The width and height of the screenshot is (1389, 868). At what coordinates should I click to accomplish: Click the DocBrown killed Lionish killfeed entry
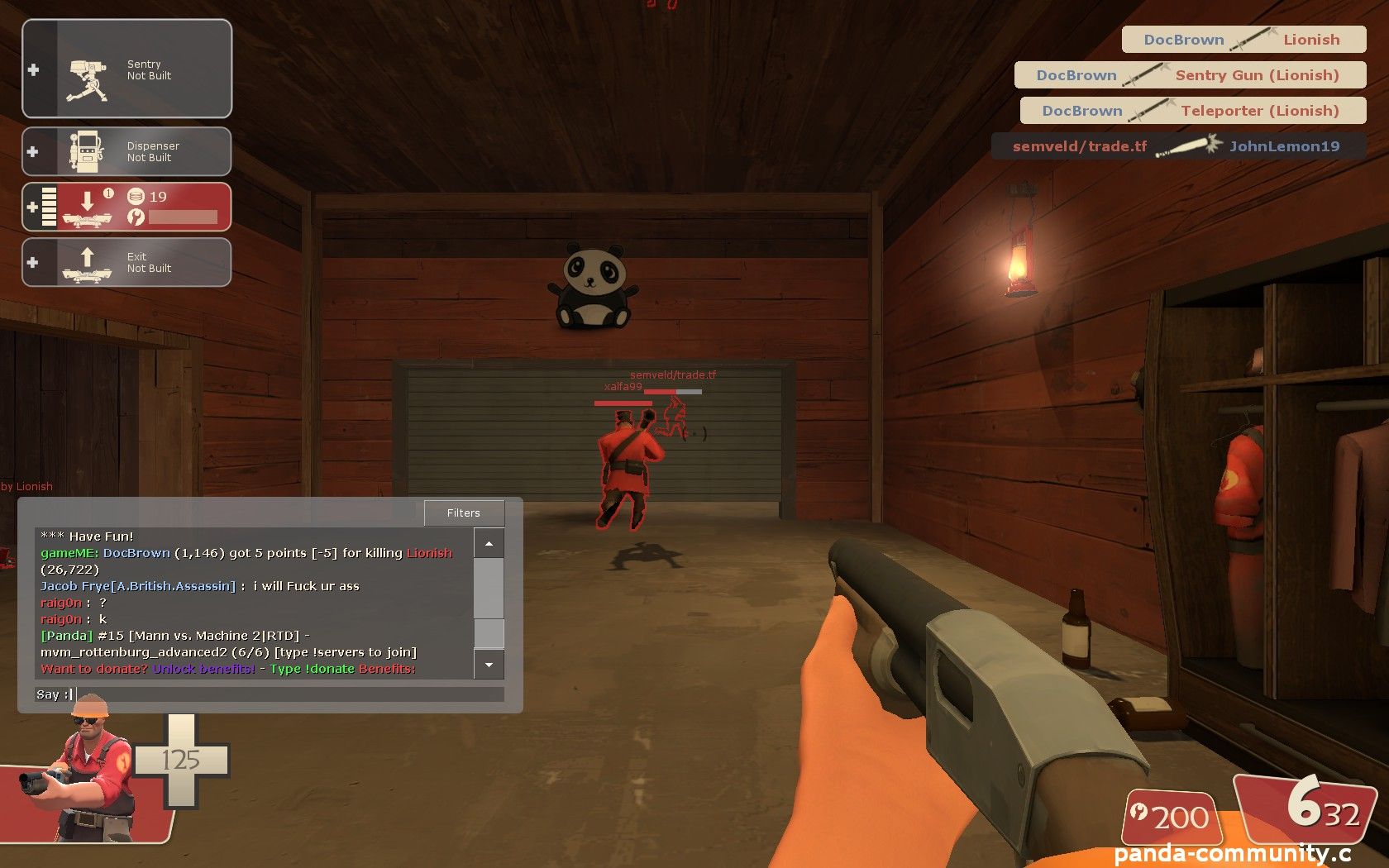click(1243, 40)
